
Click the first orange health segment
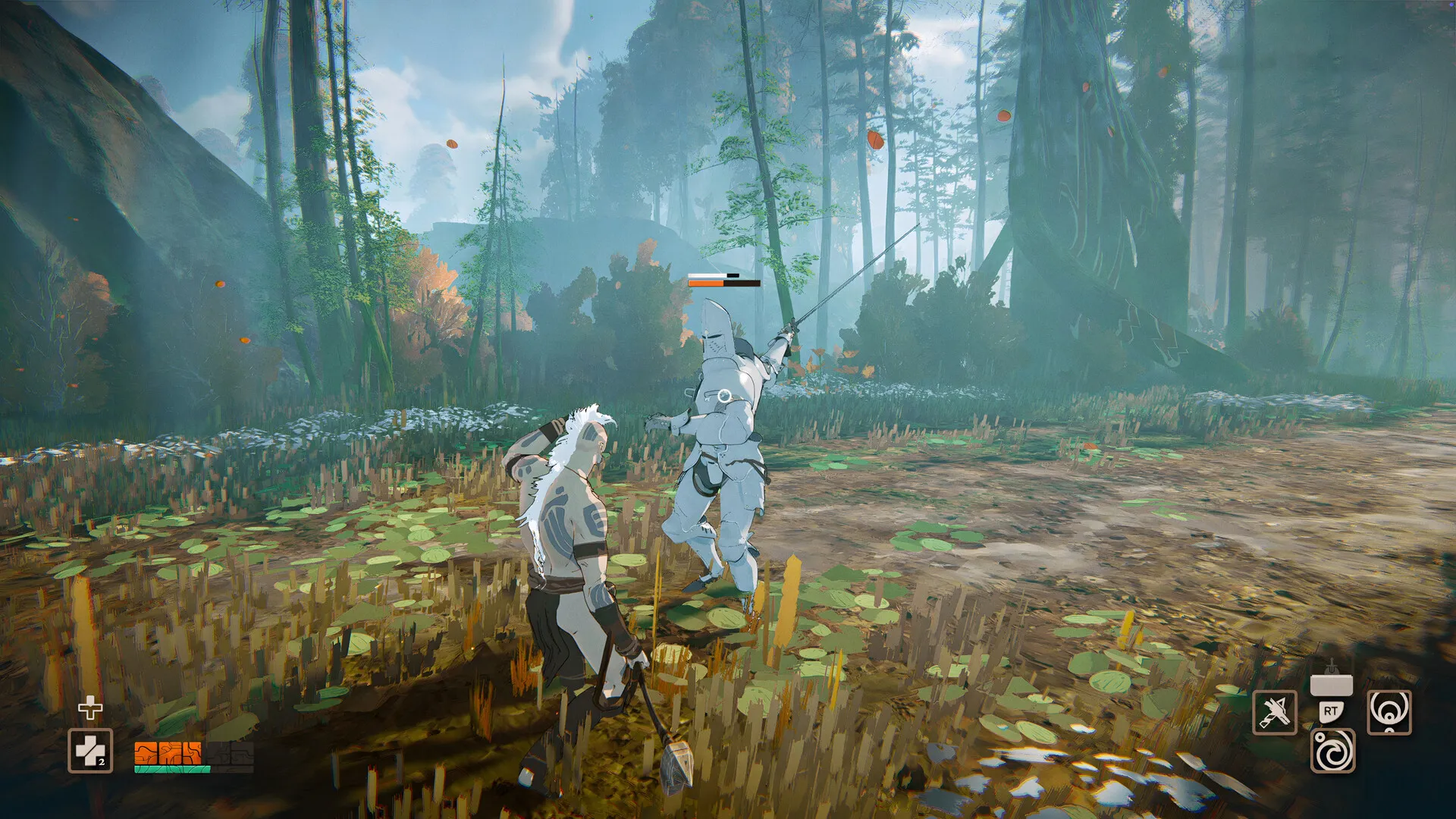[146, 753]
